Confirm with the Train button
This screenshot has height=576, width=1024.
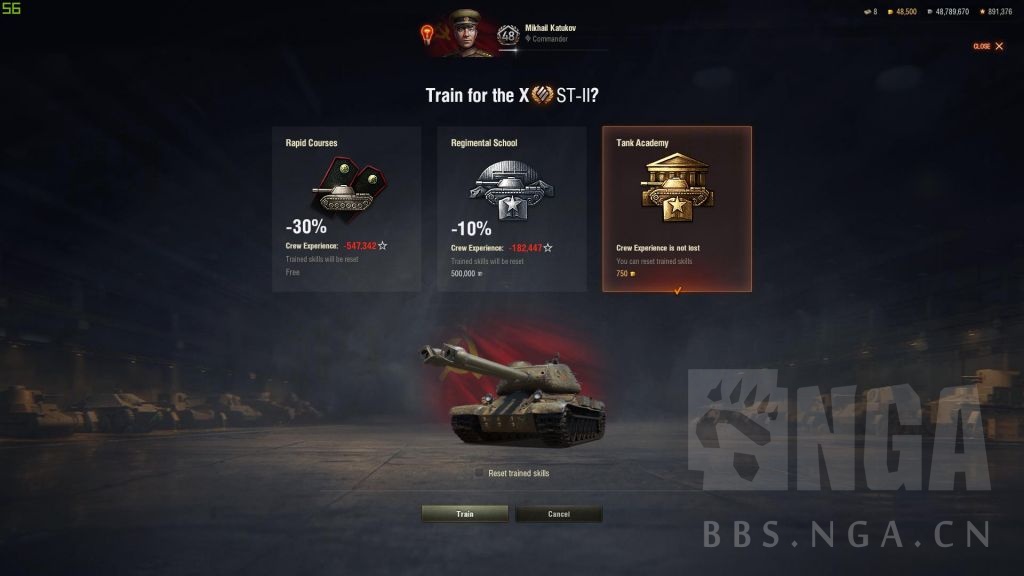[x=465, y=514]
